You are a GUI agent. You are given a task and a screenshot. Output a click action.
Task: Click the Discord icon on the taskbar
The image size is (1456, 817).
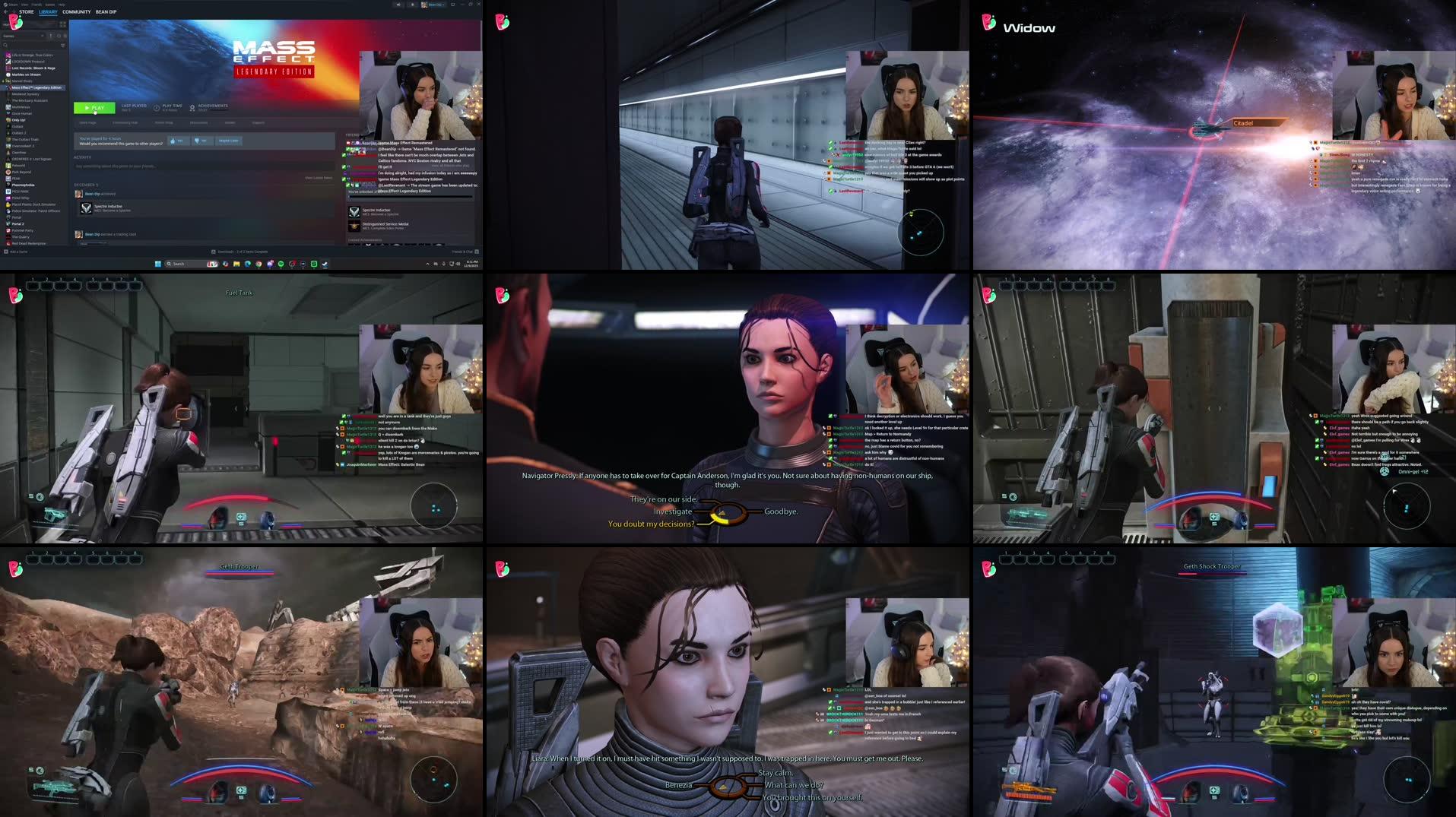point(270,264)
